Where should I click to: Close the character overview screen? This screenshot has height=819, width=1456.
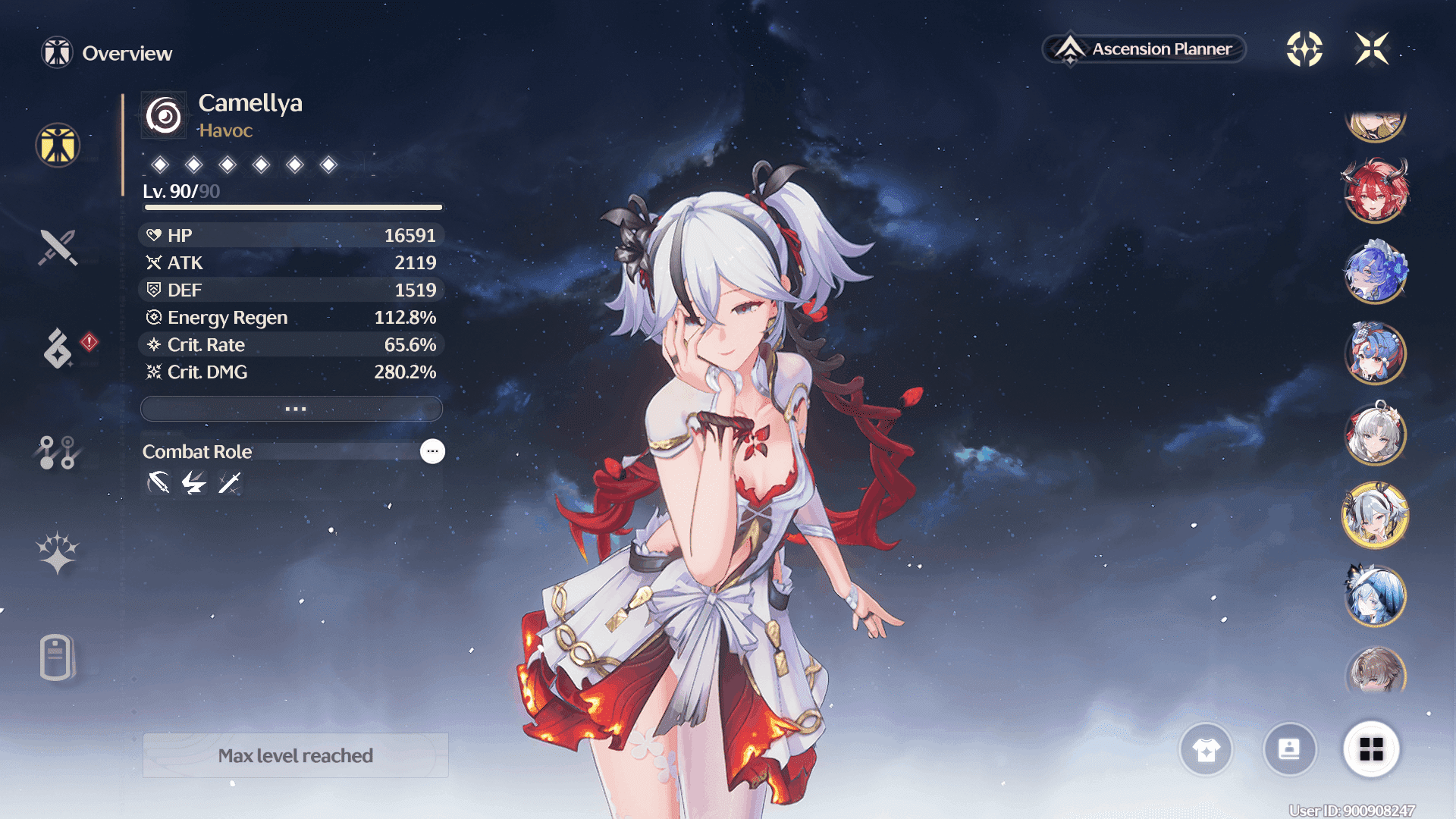click(1372, 49)
